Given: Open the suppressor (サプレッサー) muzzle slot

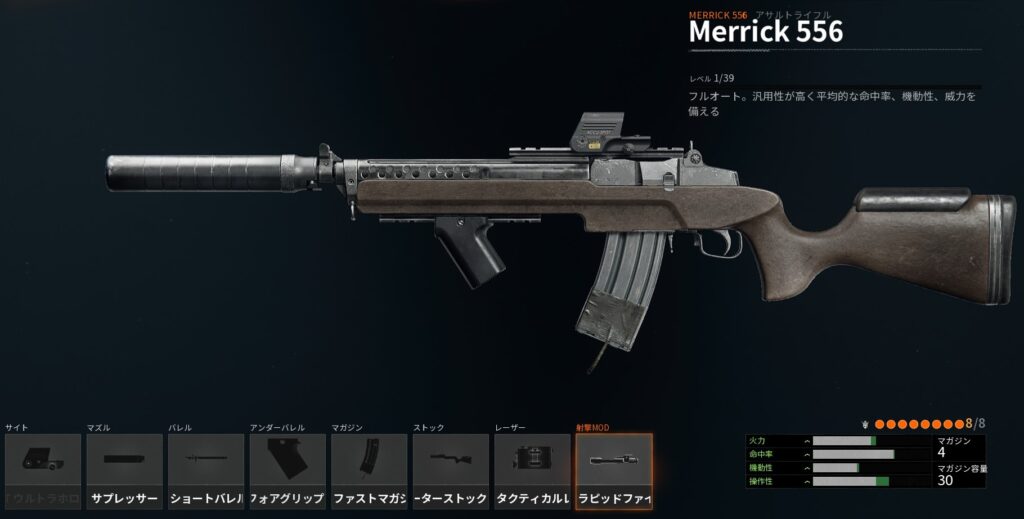Looking at the screenshot, I should coord(124,471).
